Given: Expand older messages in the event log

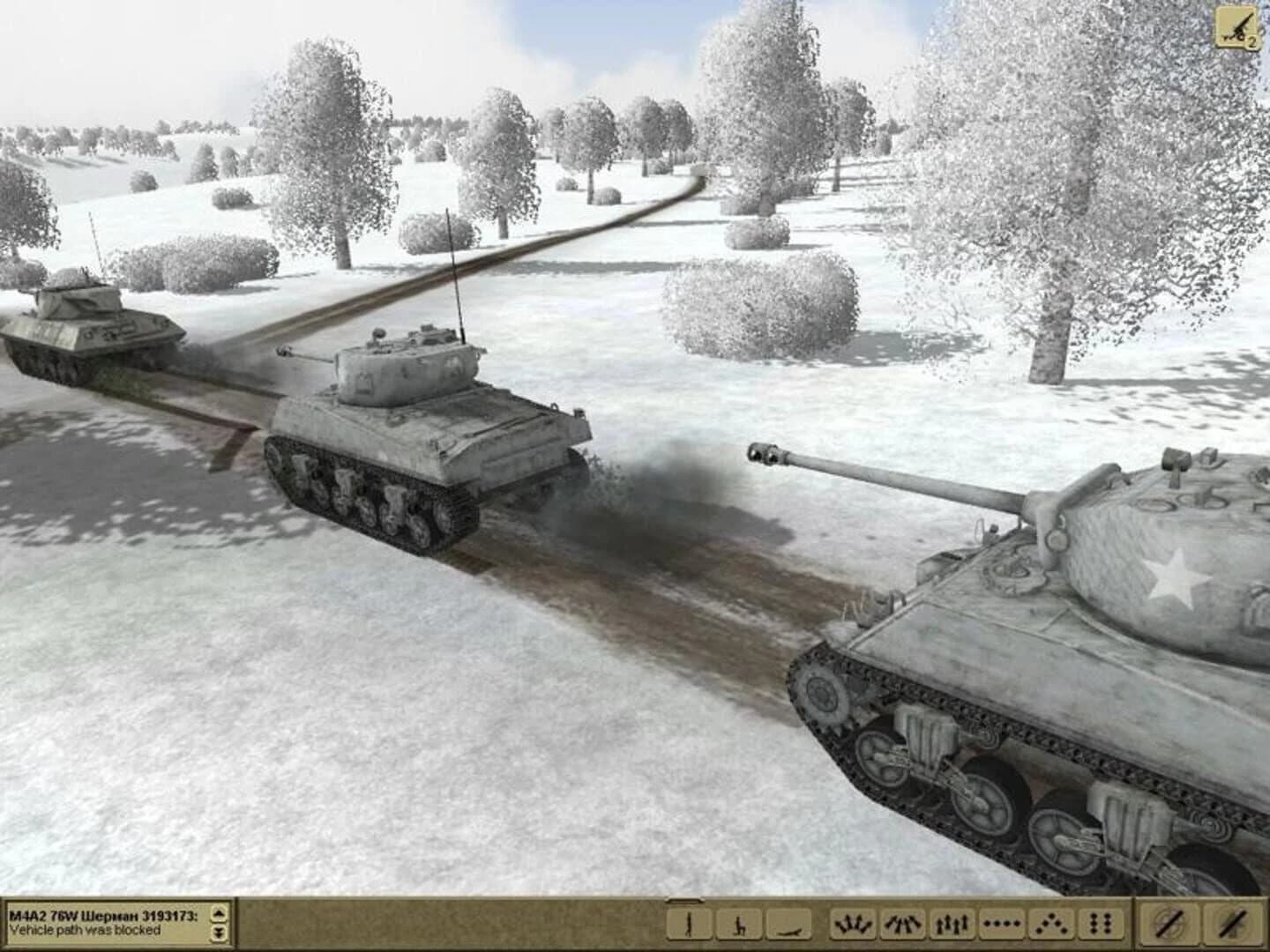Looking at the screenshot, I should (x=217, y=915).
